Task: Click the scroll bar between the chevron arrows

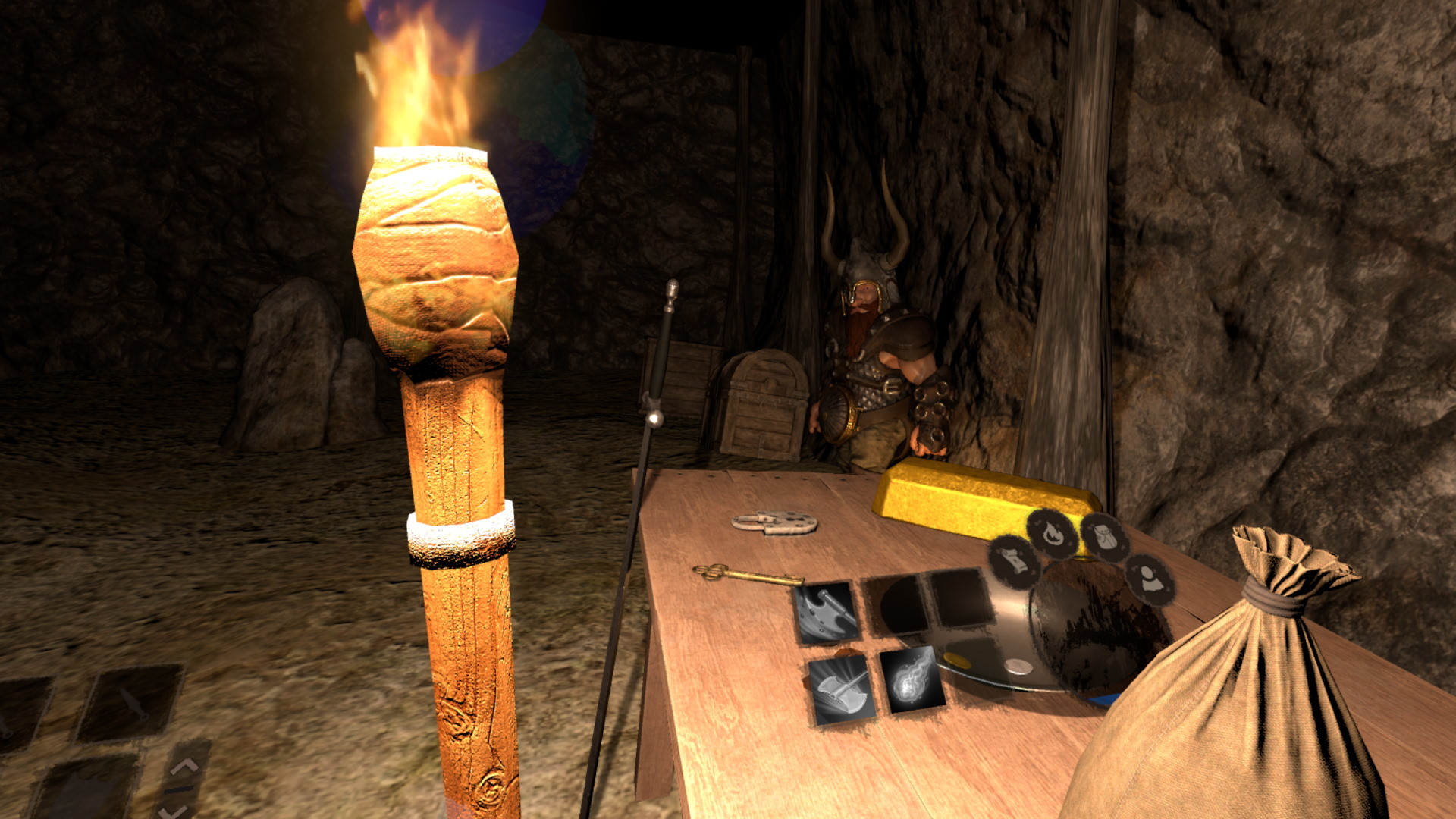Action: coord(180,791)
